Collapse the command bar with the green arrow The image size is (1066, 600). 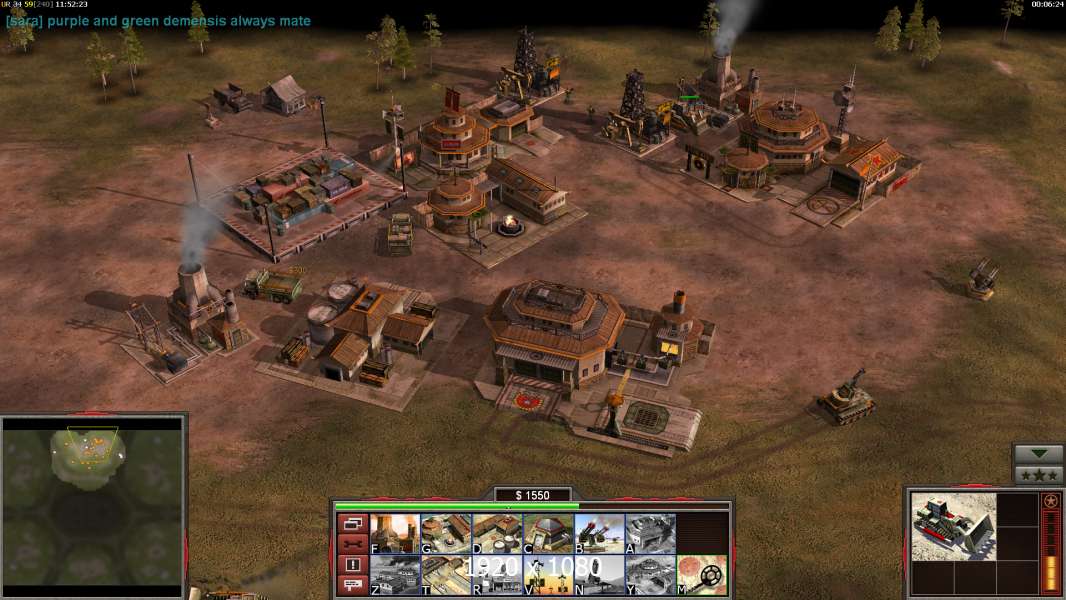1038,454
